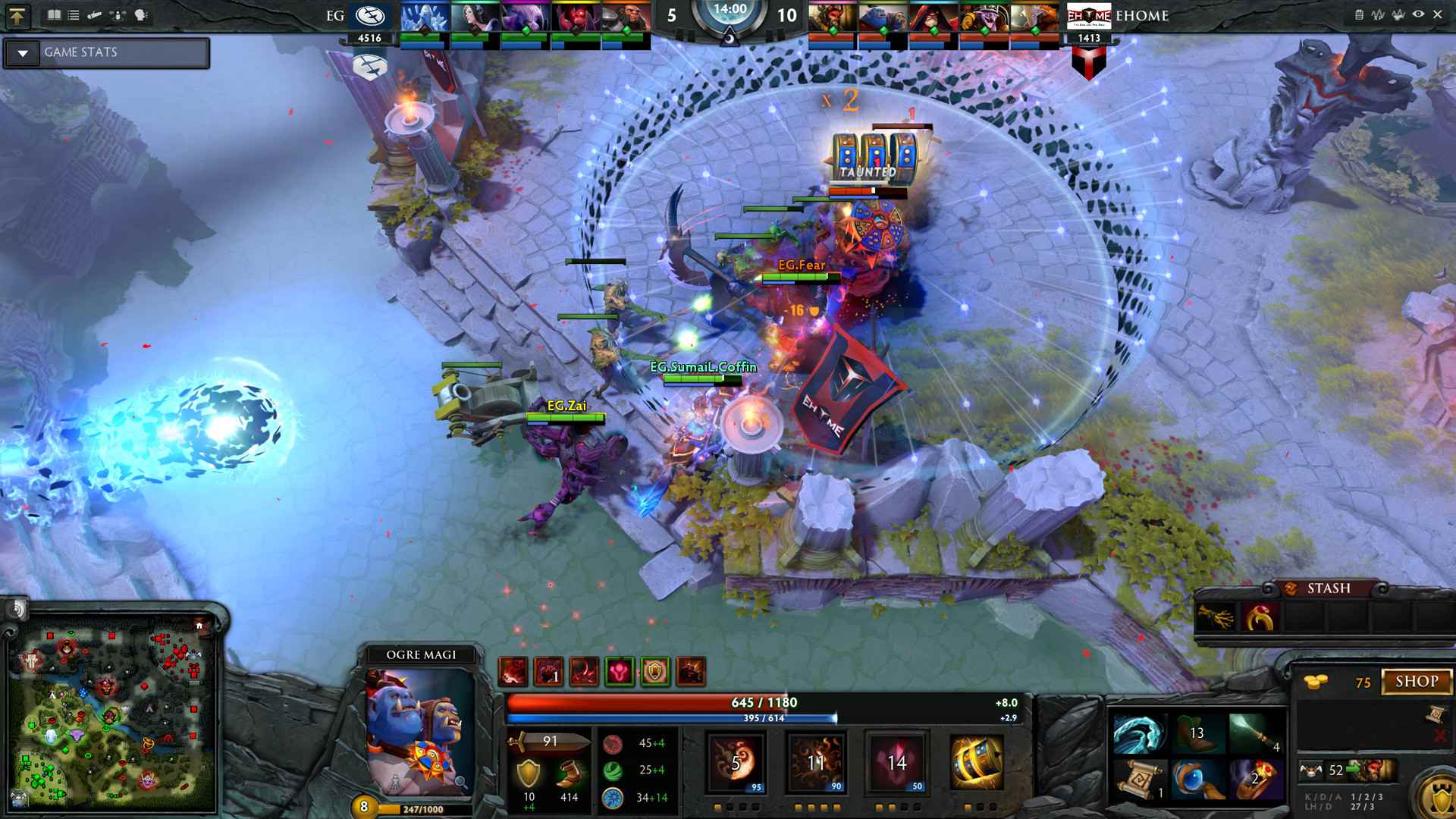Click the highlighted arrow icon at far top-left
Image resolution: width=1456 pixels, height=819 pixels.
[19, 17]
